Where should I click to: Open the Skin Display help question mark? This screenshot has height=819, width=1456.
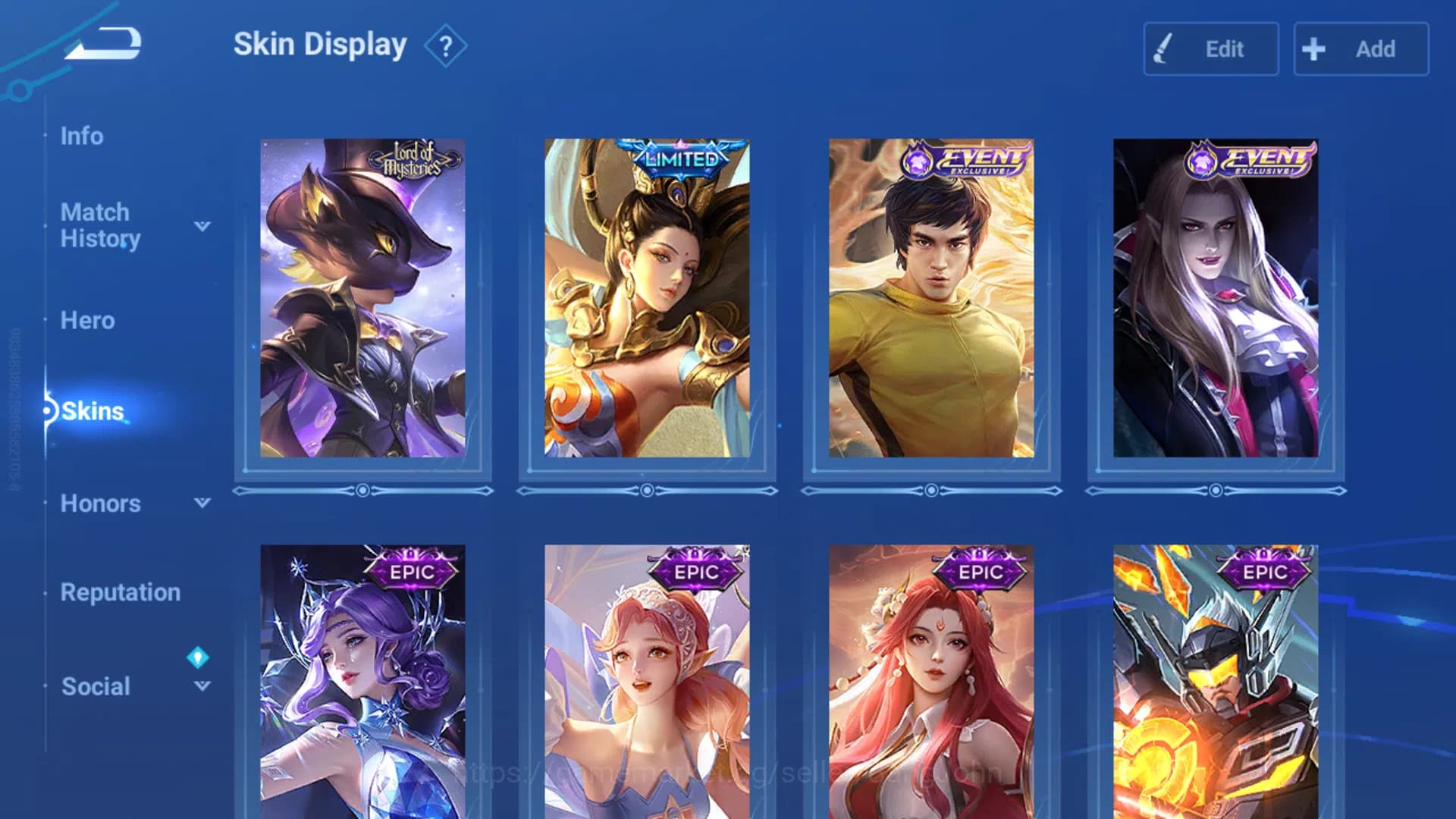pyautogui.click(x=446, y=45)
